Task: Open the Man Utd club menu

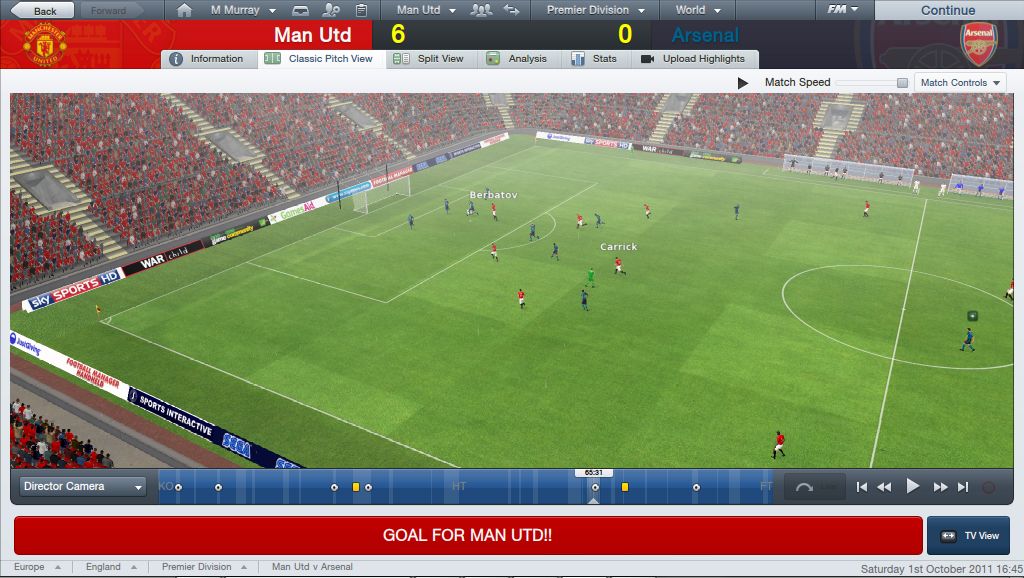Action: 425,10
